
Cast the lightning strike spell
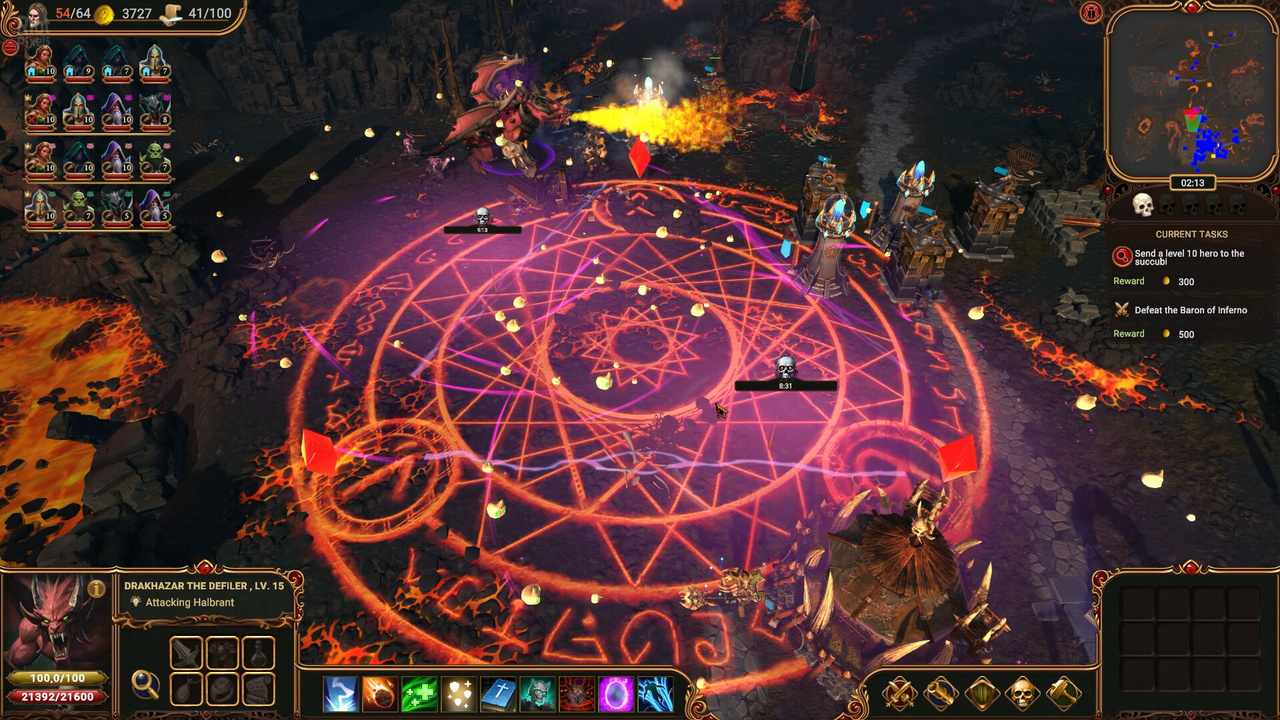coord(340,694)
